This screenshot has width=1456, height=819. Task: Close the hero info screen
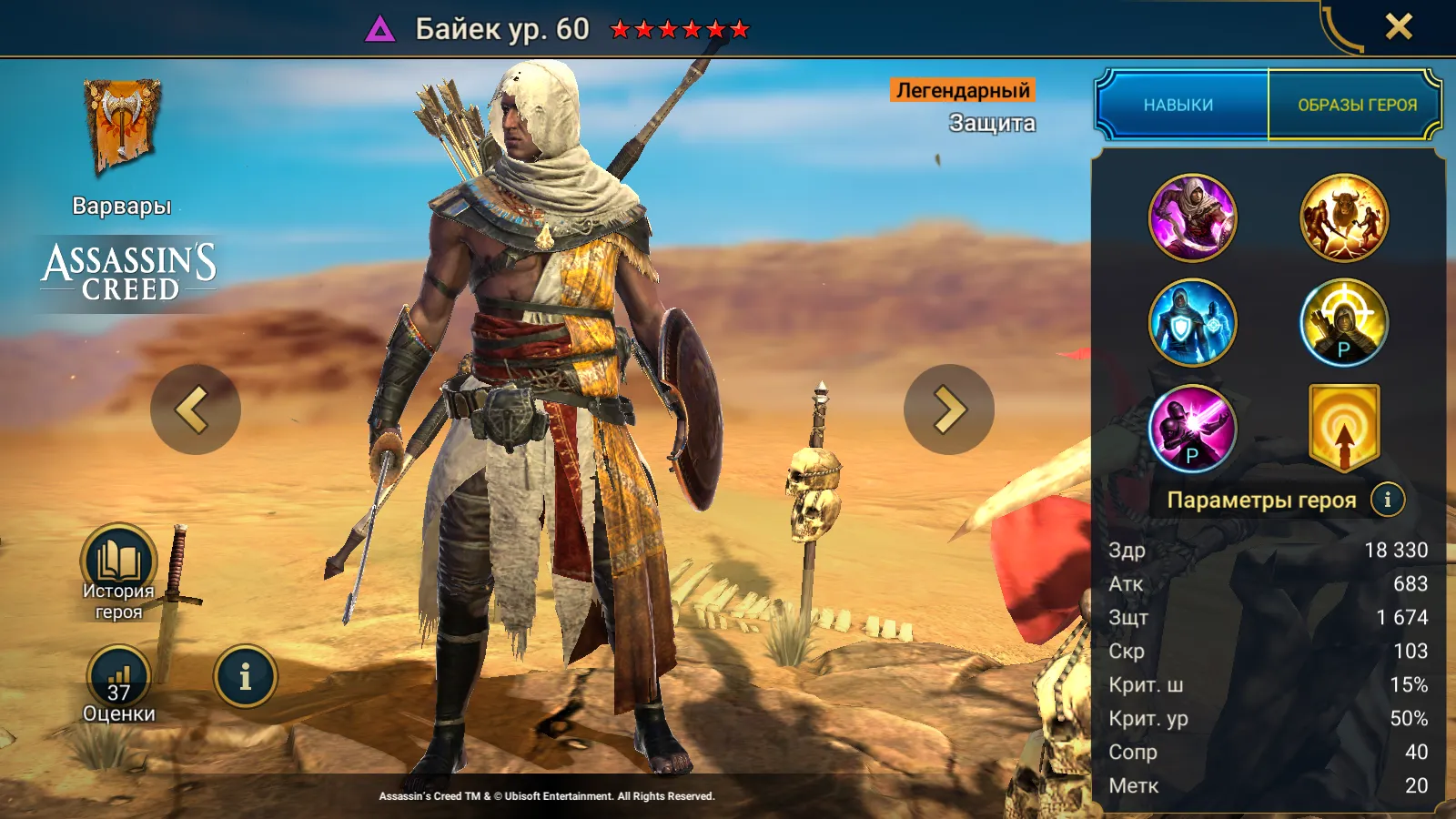tap(1399, 26)
